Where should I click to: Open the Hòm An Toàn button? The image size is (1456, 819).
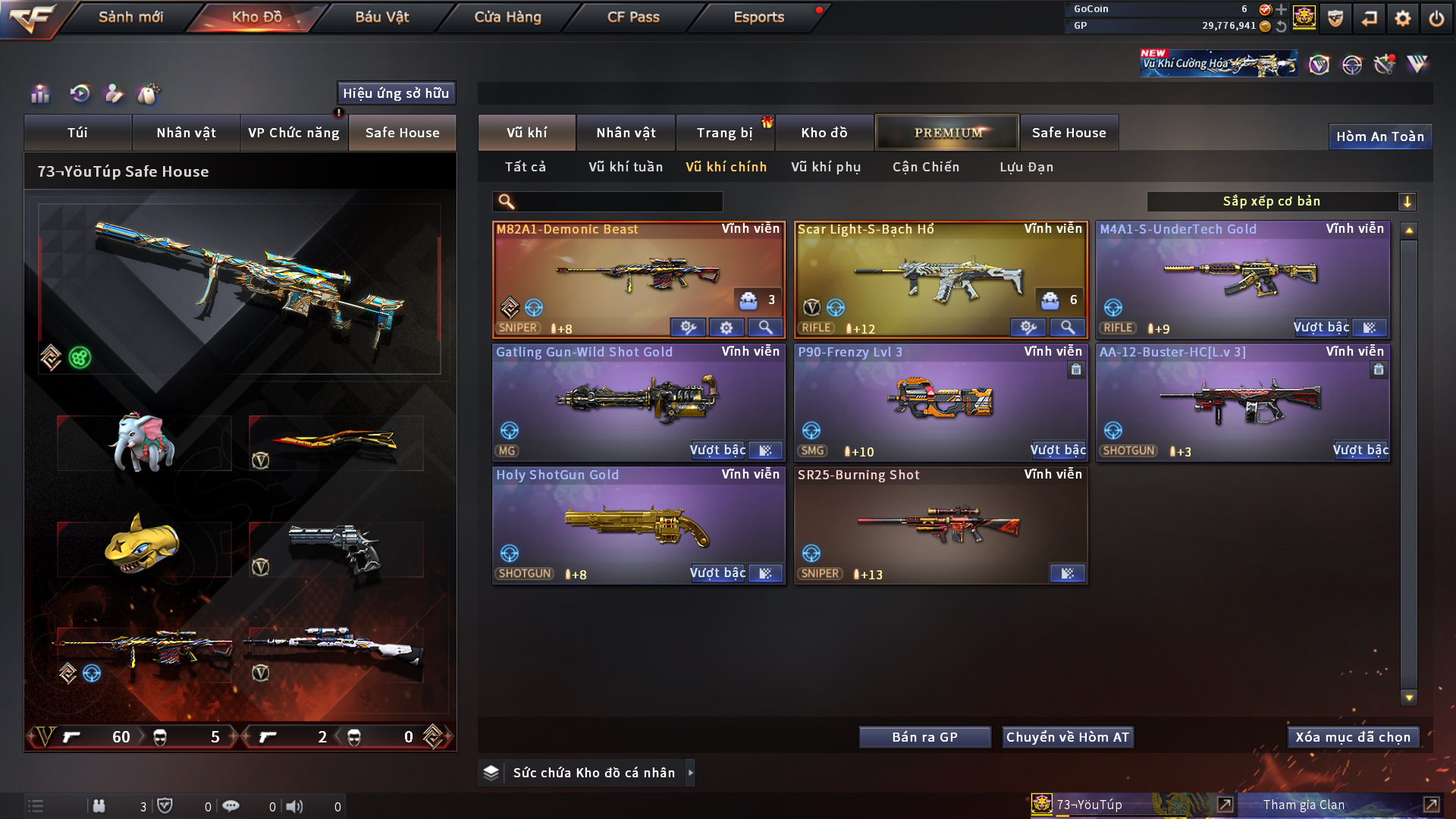click(1379, 136)
